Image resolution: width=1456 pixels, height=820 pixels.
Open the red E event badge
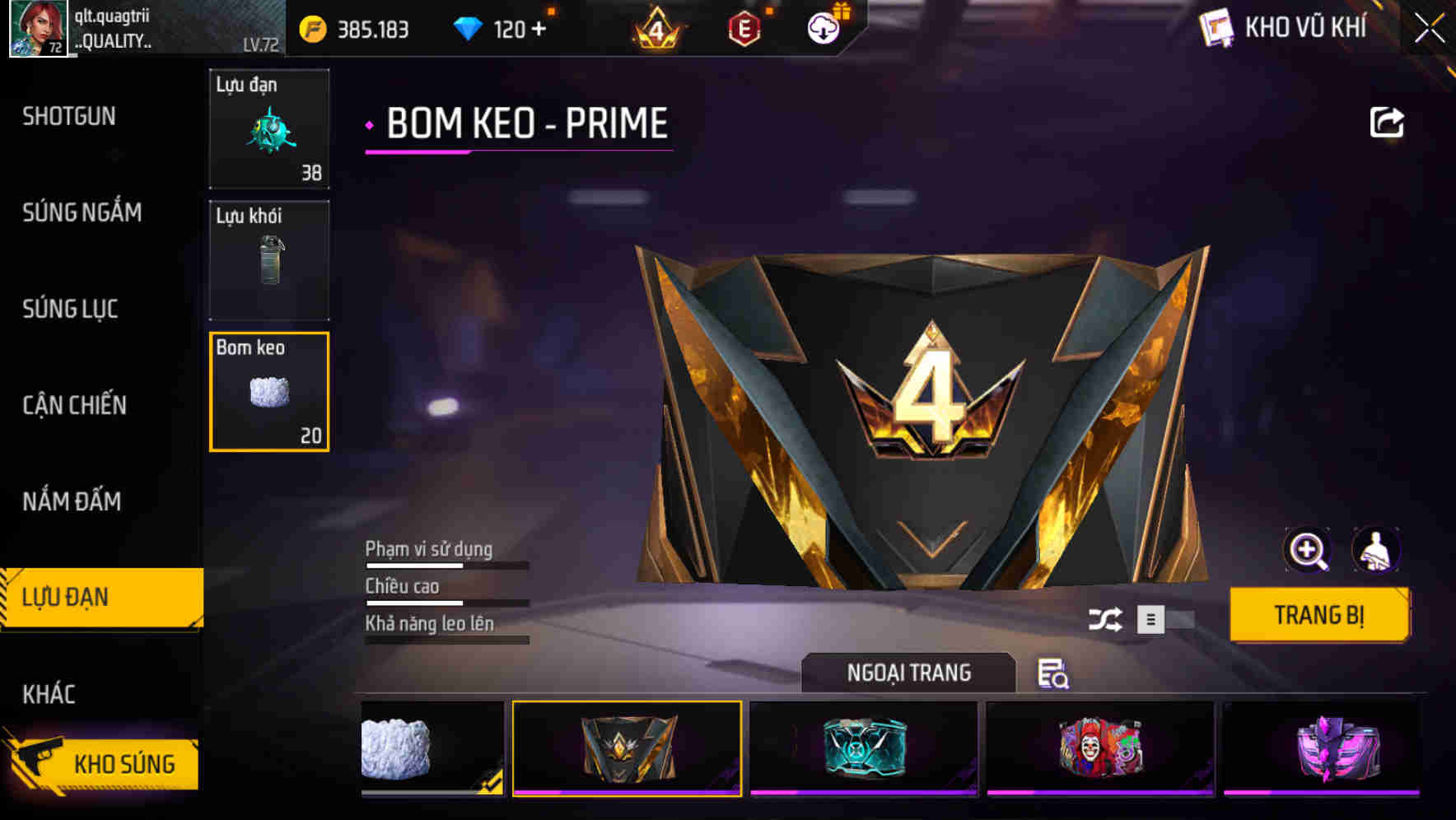point(743,27)
